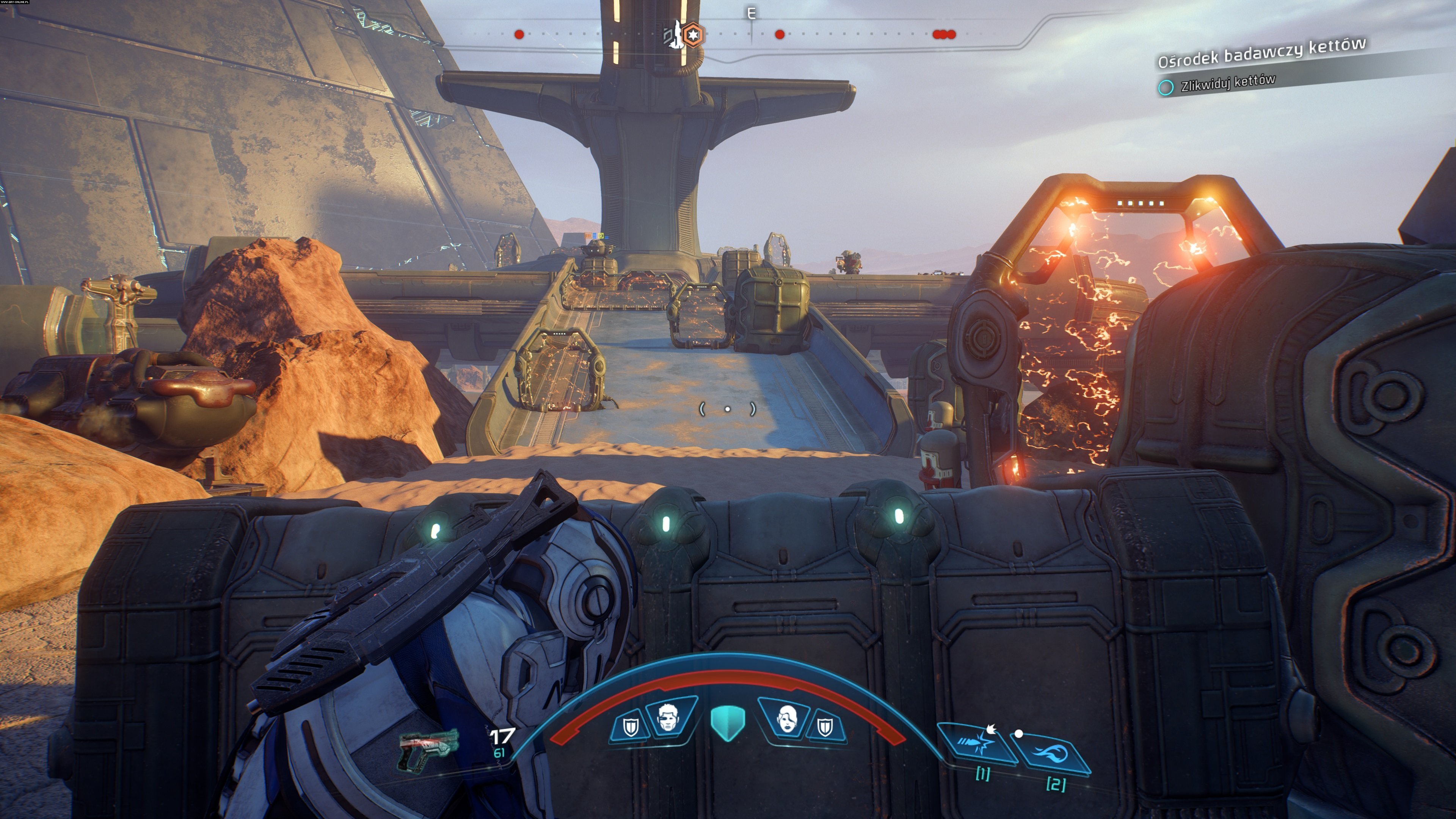Click the orange hexagon objective marker on compass
The width and height of the screenshot is (1456, 819).
click(x=693, y=35)
